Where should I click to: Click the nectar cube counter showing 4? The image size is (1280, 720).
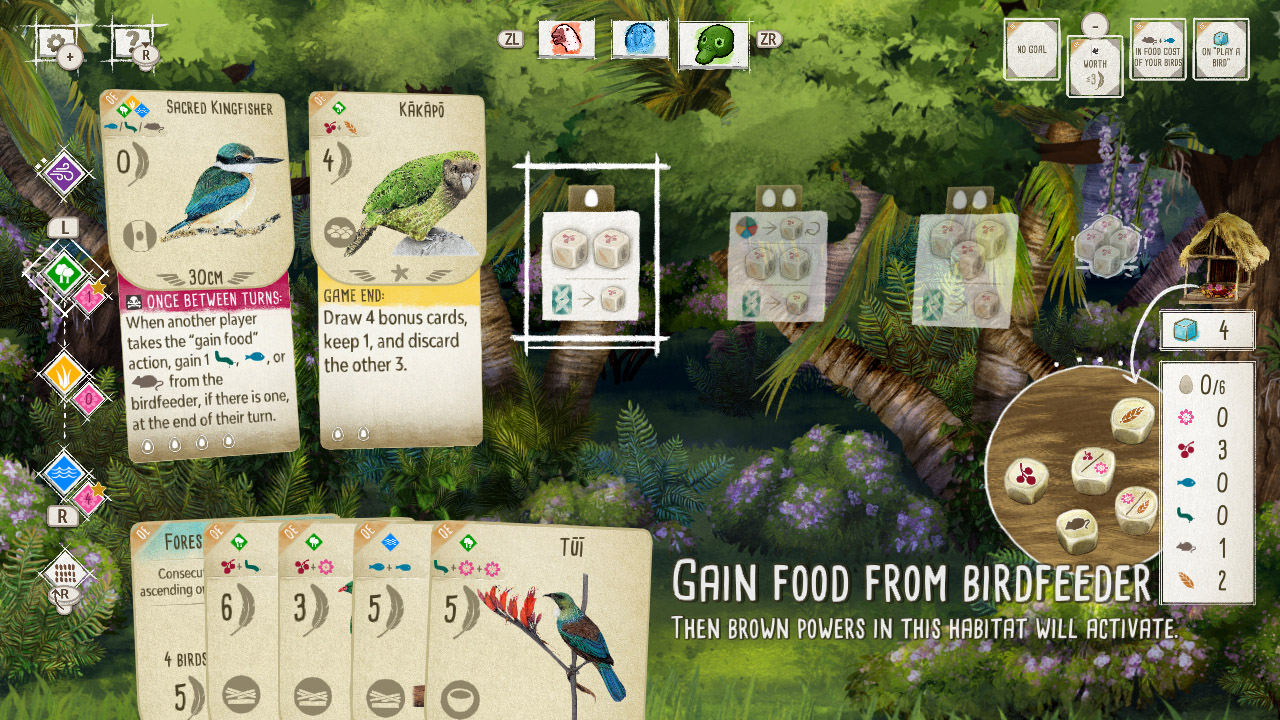[x=1206, y=330]
